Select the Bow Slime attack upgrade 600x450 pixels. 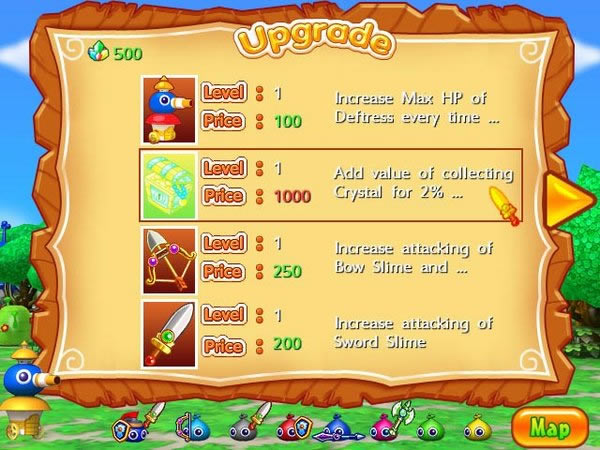[x=330, y=257]
